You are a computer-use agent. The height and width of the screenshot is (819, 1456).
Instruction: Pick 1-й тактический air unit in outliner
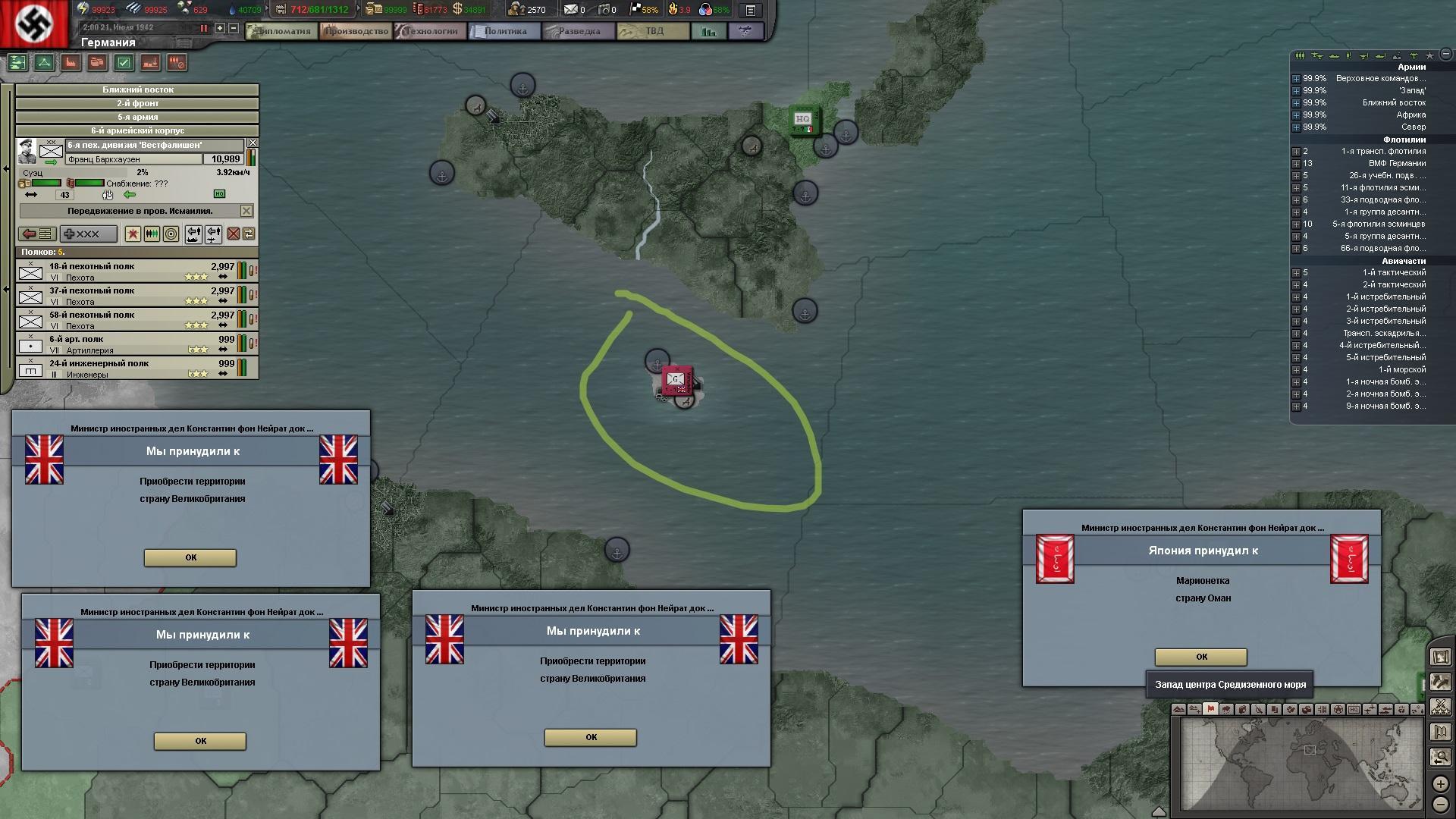pyautogui.click(x=1393, y=272)
